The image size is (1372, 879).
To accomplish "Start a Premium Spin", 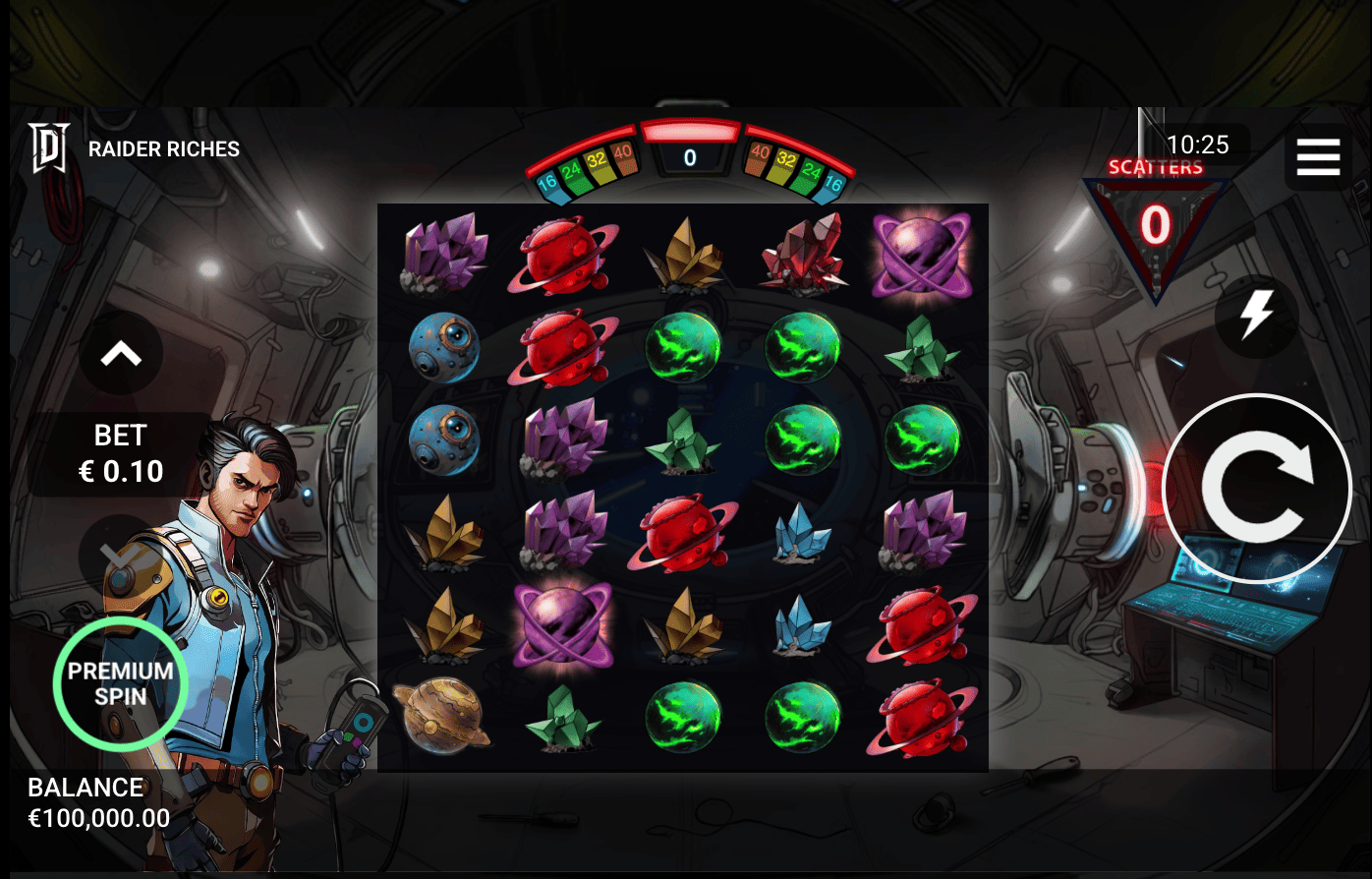I will click(x=120, y=685).
